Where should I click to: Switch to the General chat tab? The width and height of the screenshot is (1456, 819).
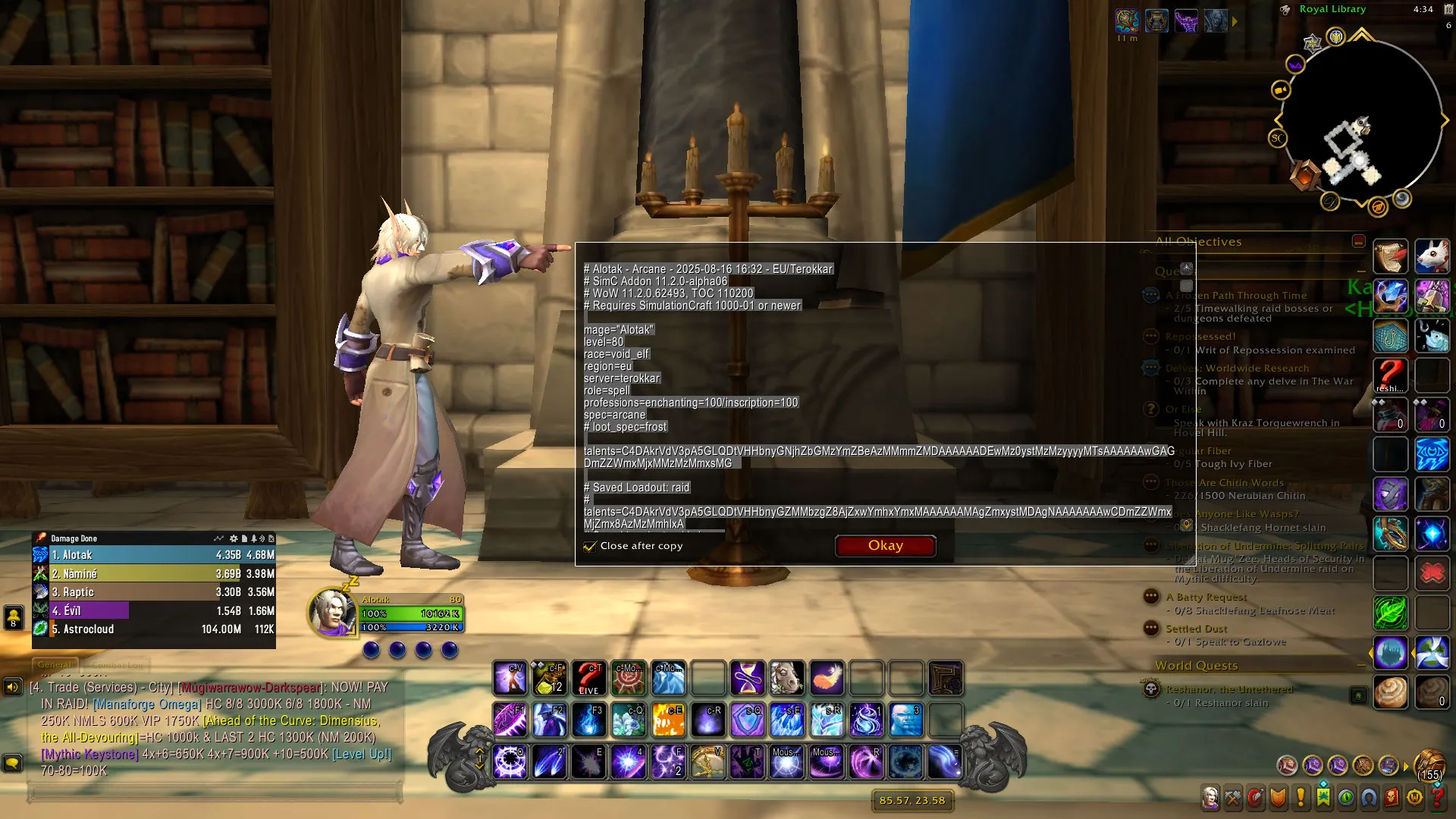(x=55, y=665)
